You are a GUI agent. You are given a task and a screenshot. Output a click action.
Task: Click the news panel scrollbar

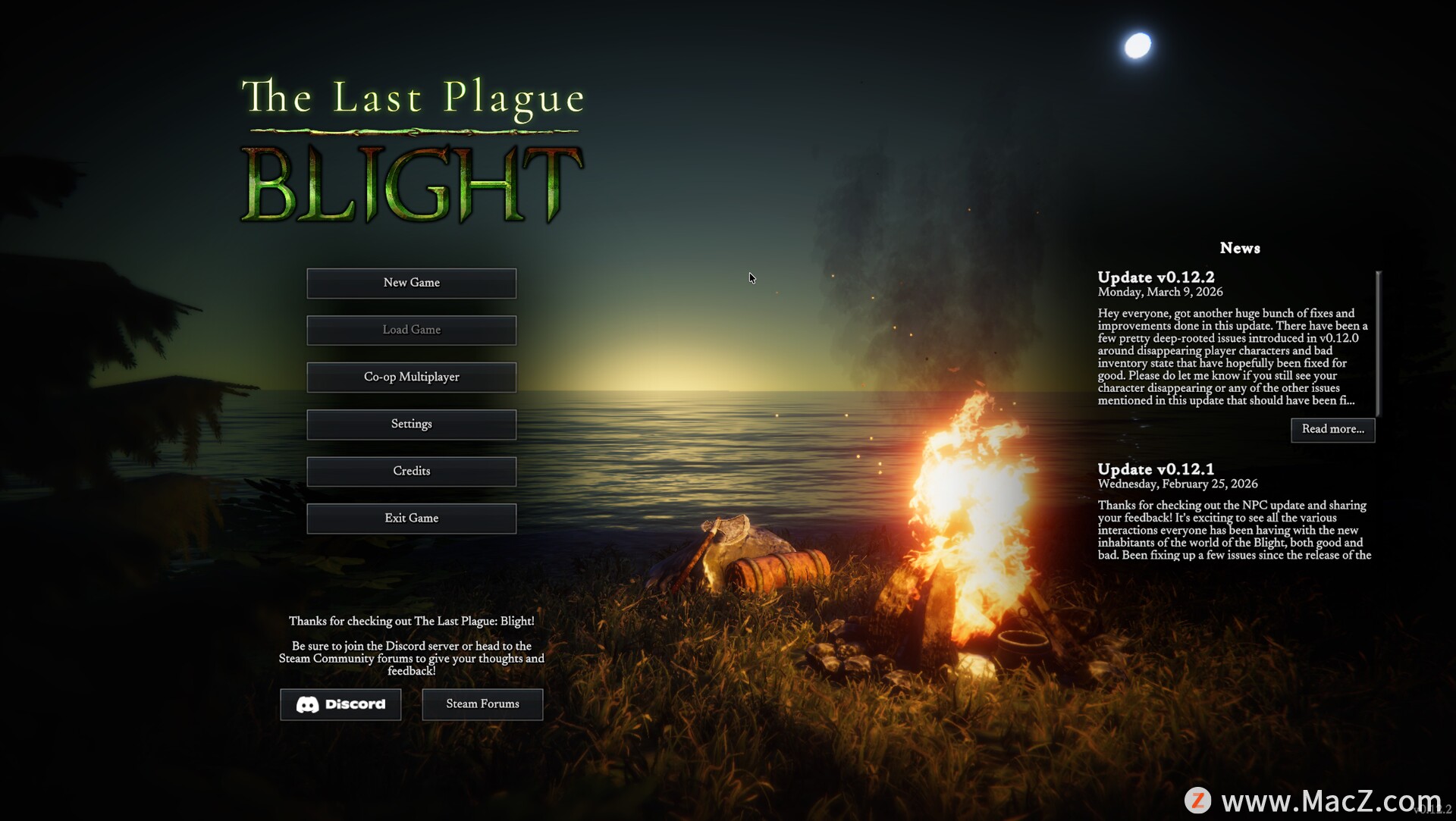[1378, 343]
